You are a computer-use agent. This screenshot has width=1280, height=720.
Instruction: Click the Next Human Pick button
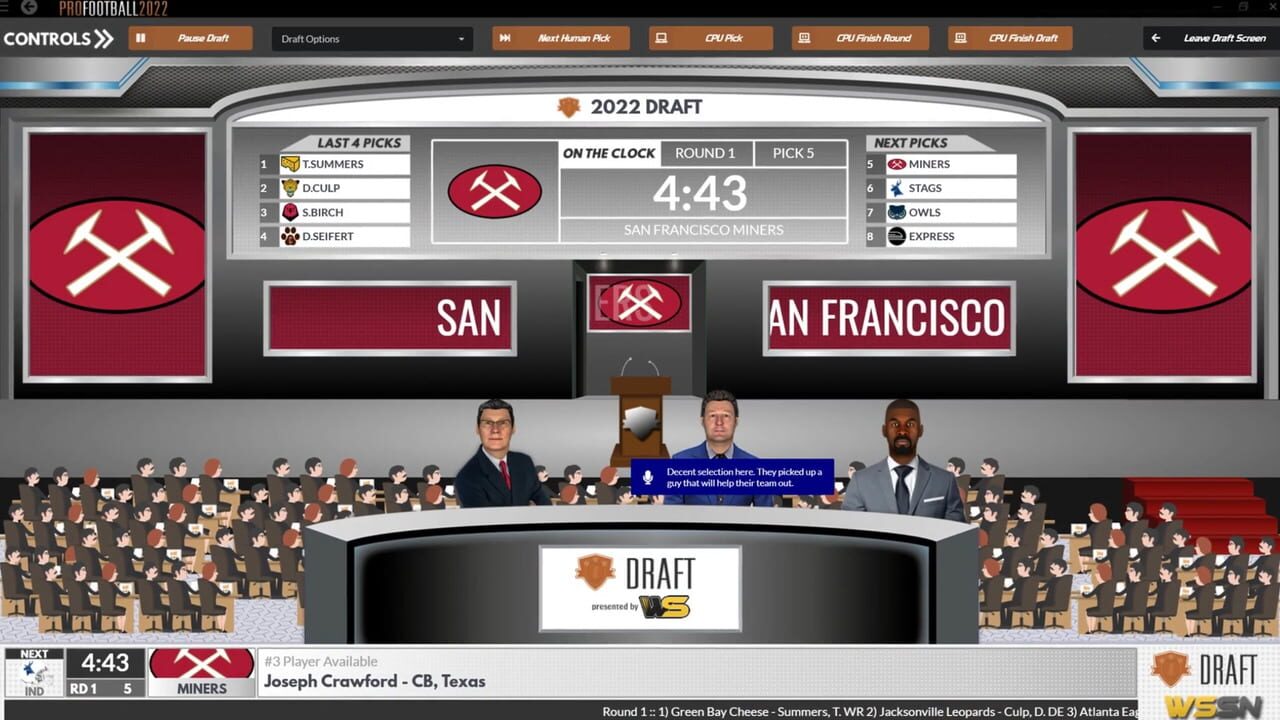(x=560, y=37)
